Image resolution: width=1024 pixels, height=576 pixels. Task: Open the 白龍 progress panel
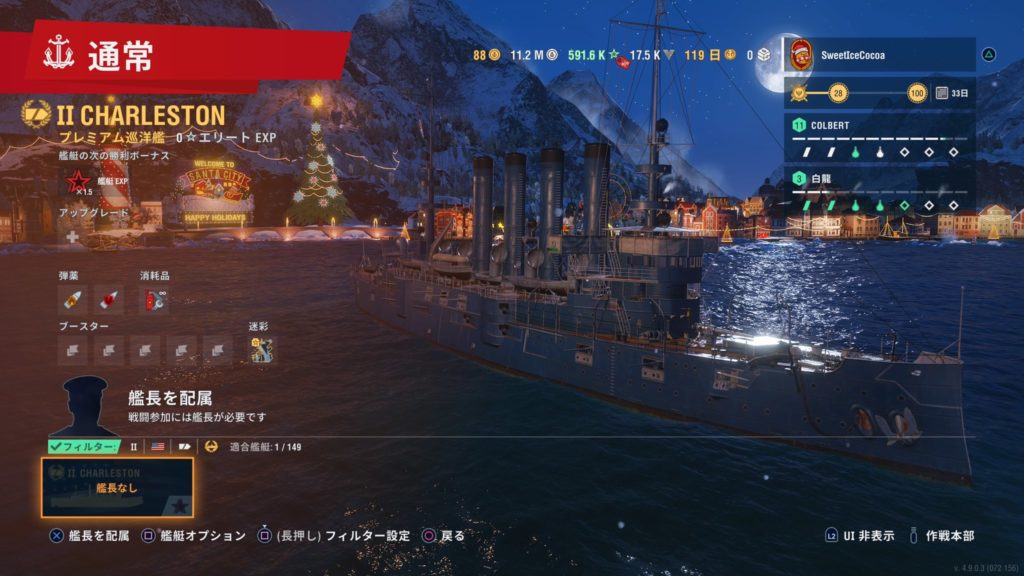tap(880, 191)
